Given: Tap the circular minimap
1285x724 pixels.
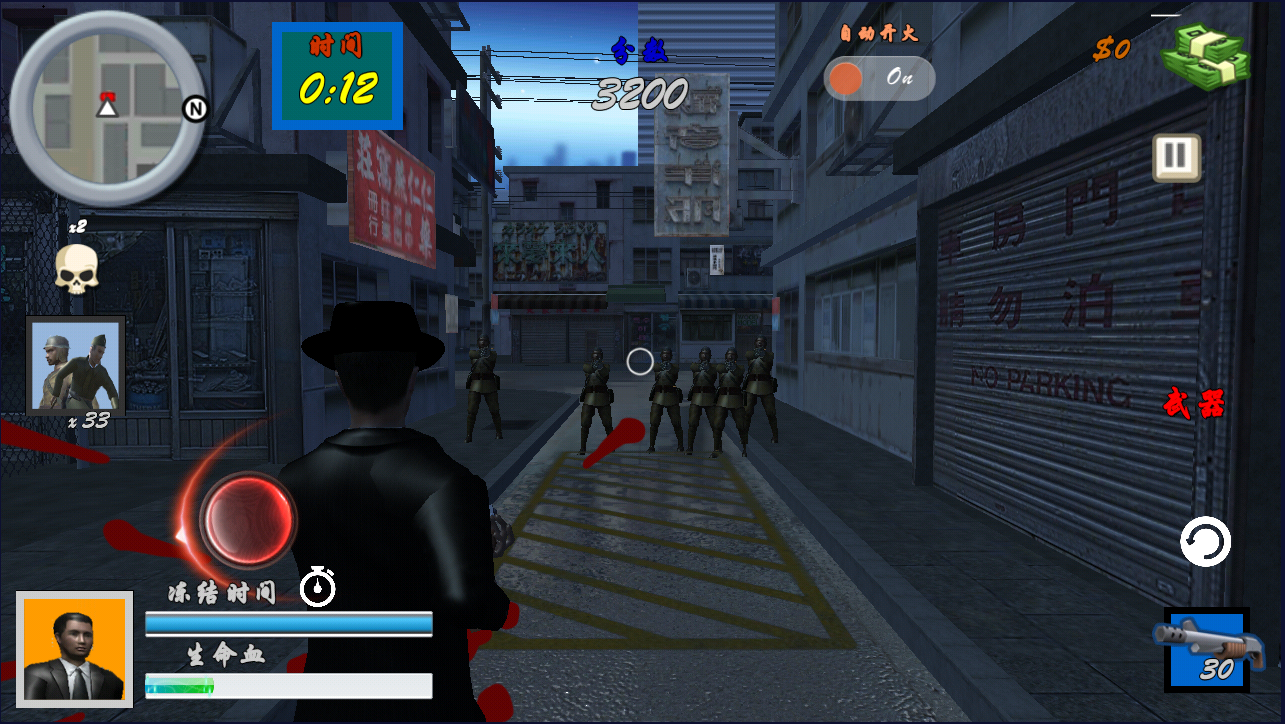Looking at the screenshot, I should point(106,106).
